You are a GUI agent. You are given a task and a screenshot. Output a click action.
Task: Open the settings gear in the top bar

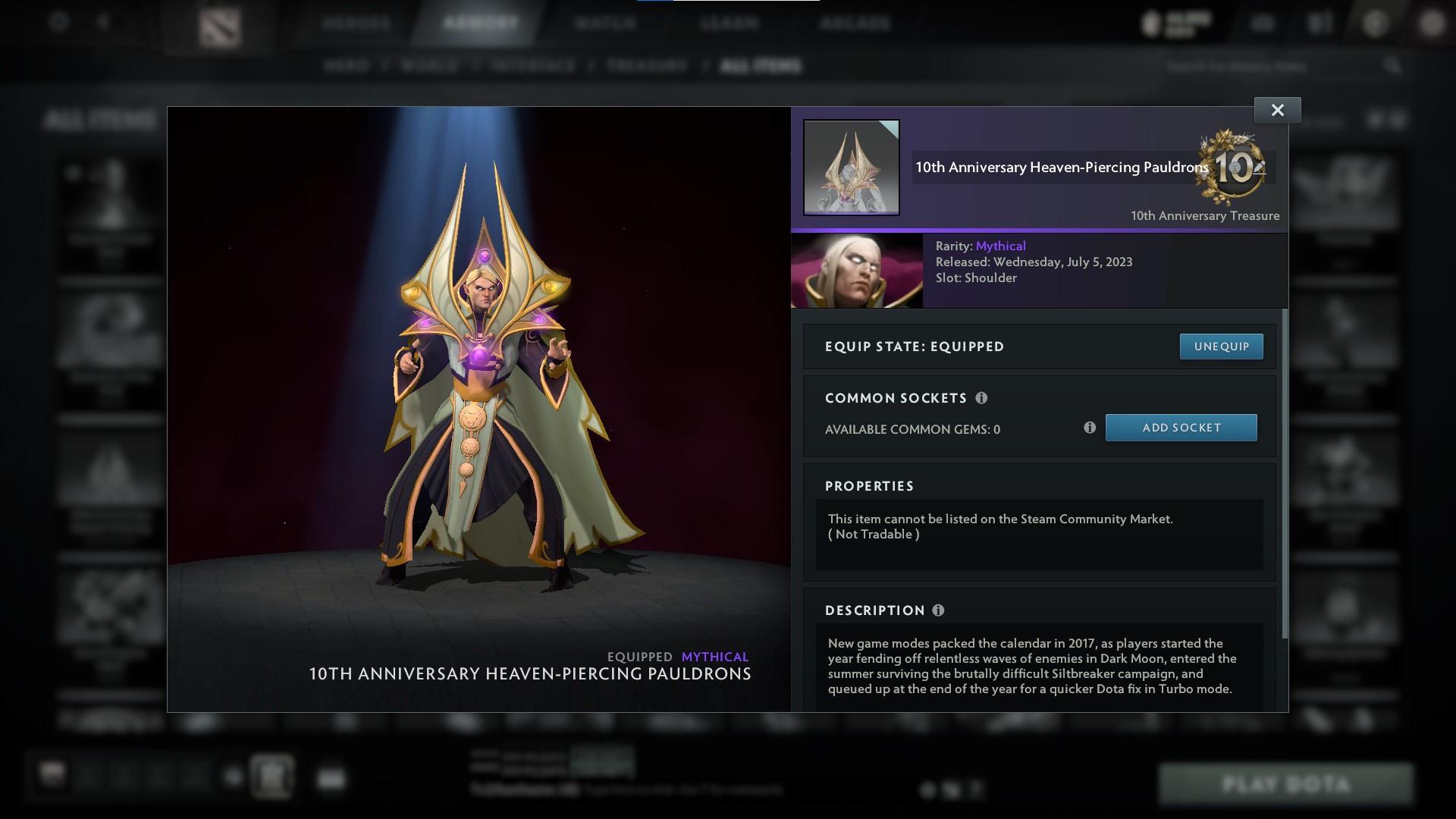(57, 22)
